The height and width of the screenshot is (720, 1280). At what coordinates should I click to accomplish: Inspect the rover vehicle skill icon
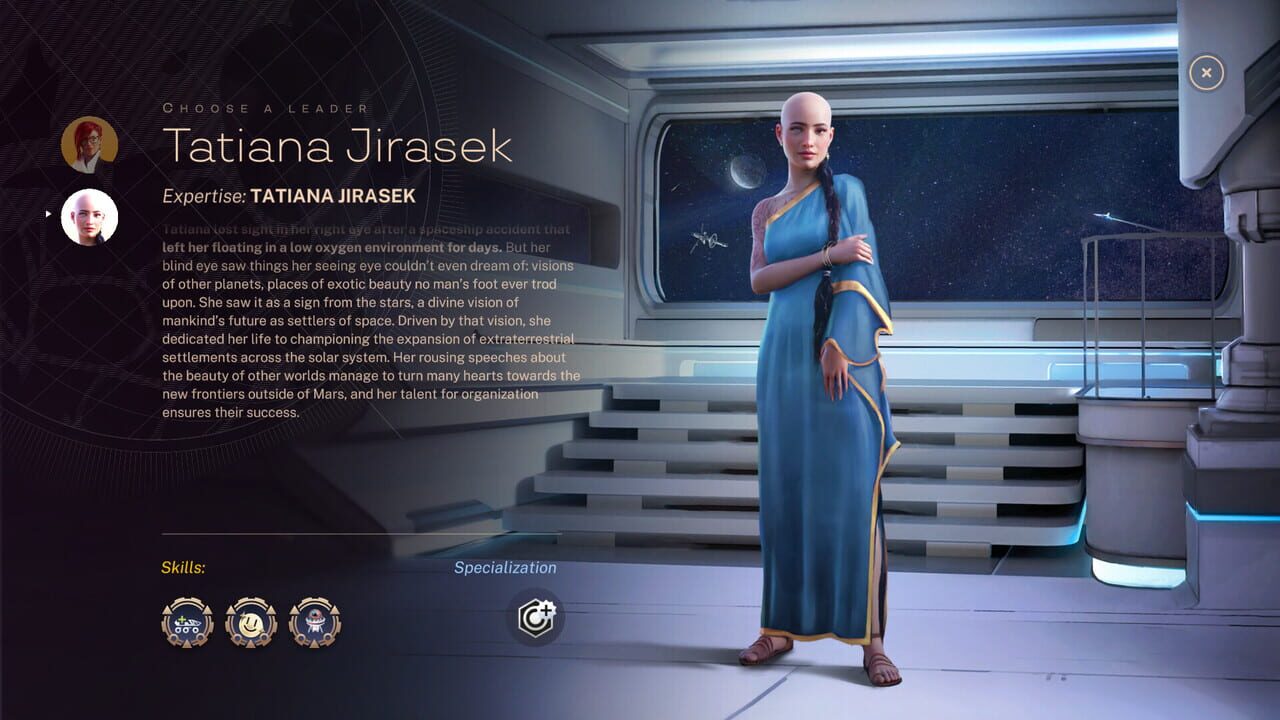[187, 622]
